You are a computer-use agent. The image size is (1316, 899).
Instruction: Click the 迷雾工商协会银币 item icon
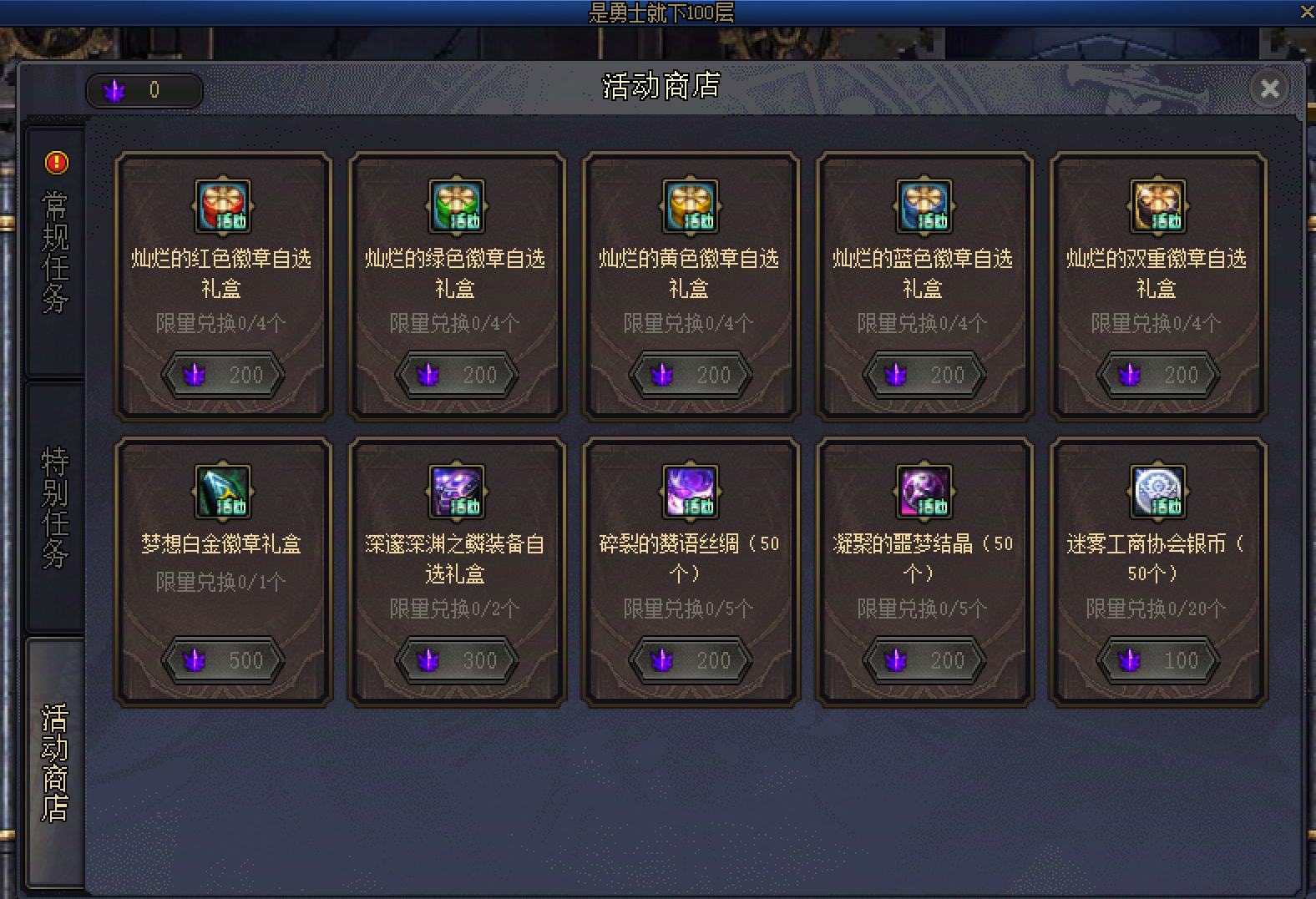tap(1157, 492)
